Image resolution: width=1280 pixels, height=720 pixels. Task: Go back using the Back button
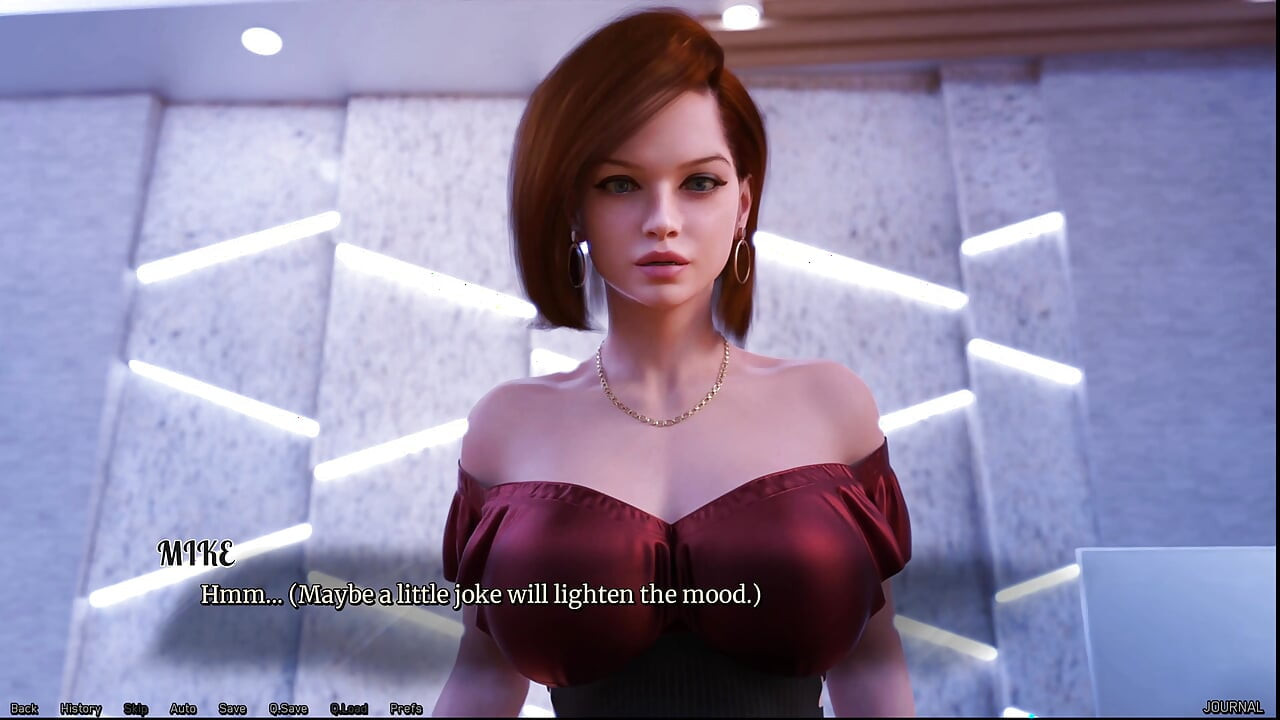click(24, 708)
